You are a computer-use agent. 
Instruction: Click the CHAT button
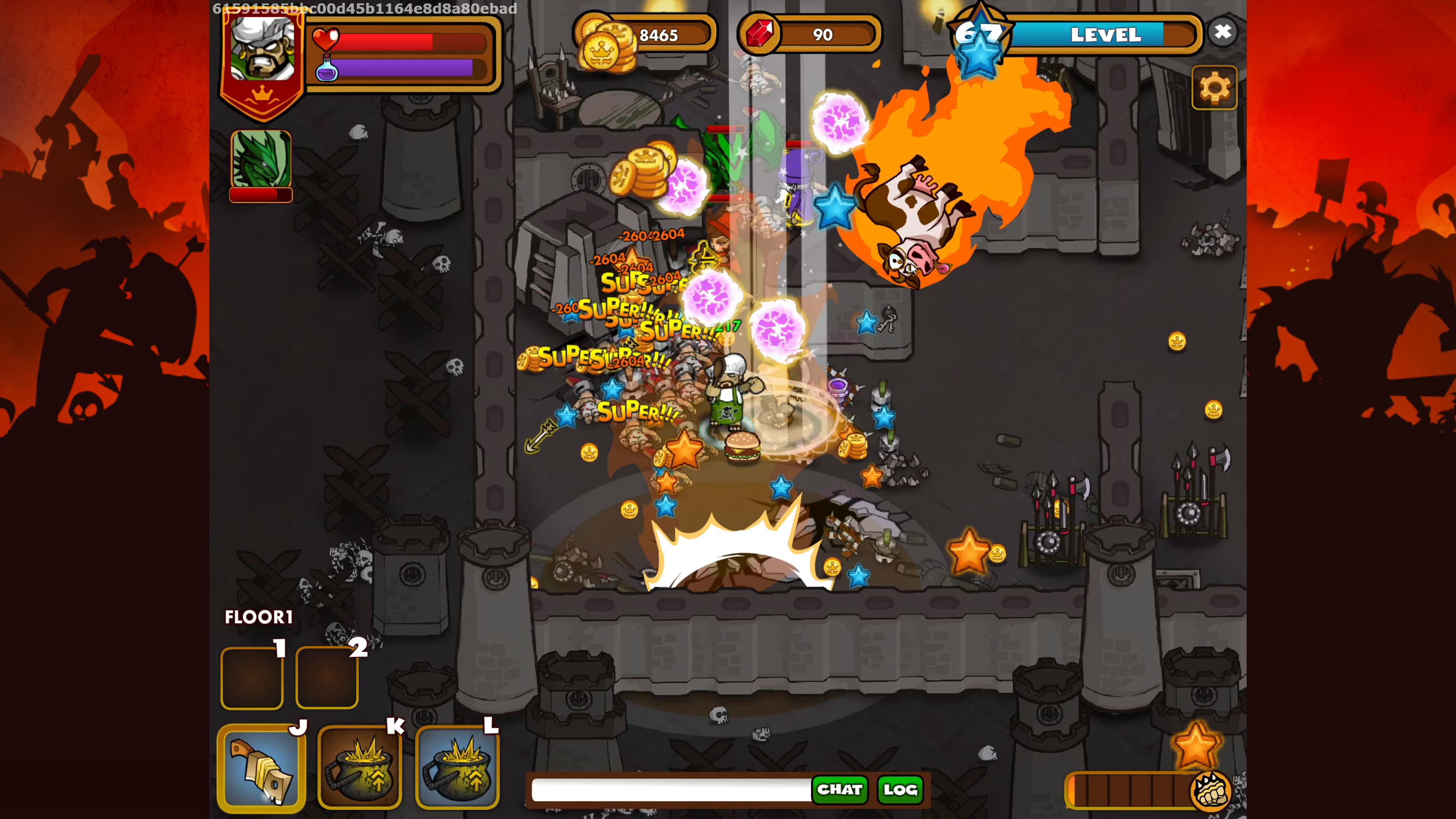point(839,789)
